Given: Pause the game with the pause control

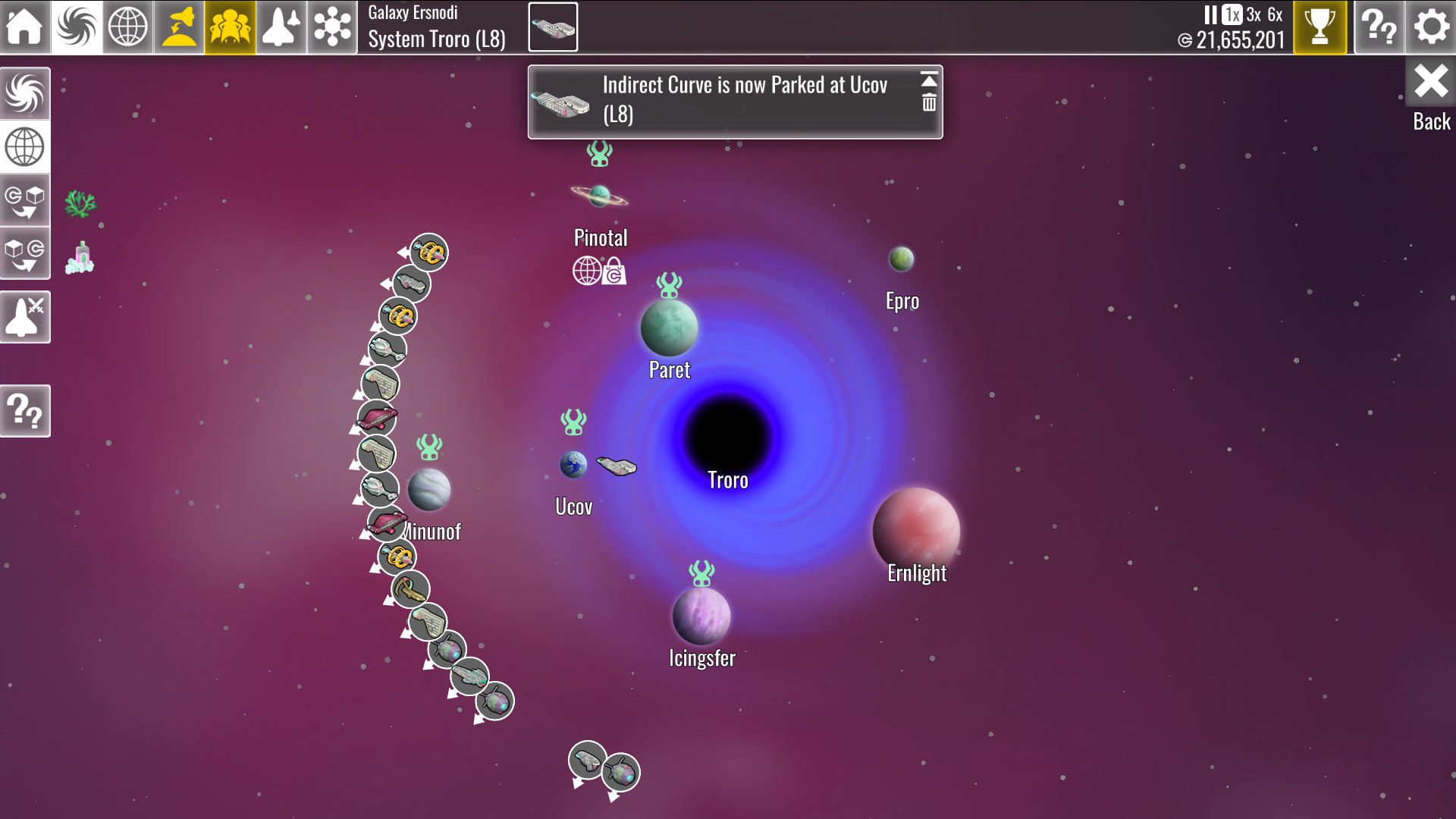Looking at the screenshot, I should tap(1211, 13).
